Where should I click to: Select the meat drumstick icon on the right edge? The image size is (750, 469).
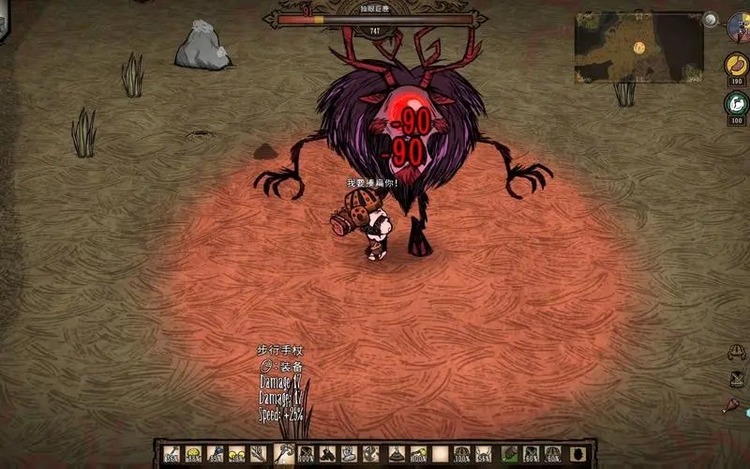[x=731, y=406]
